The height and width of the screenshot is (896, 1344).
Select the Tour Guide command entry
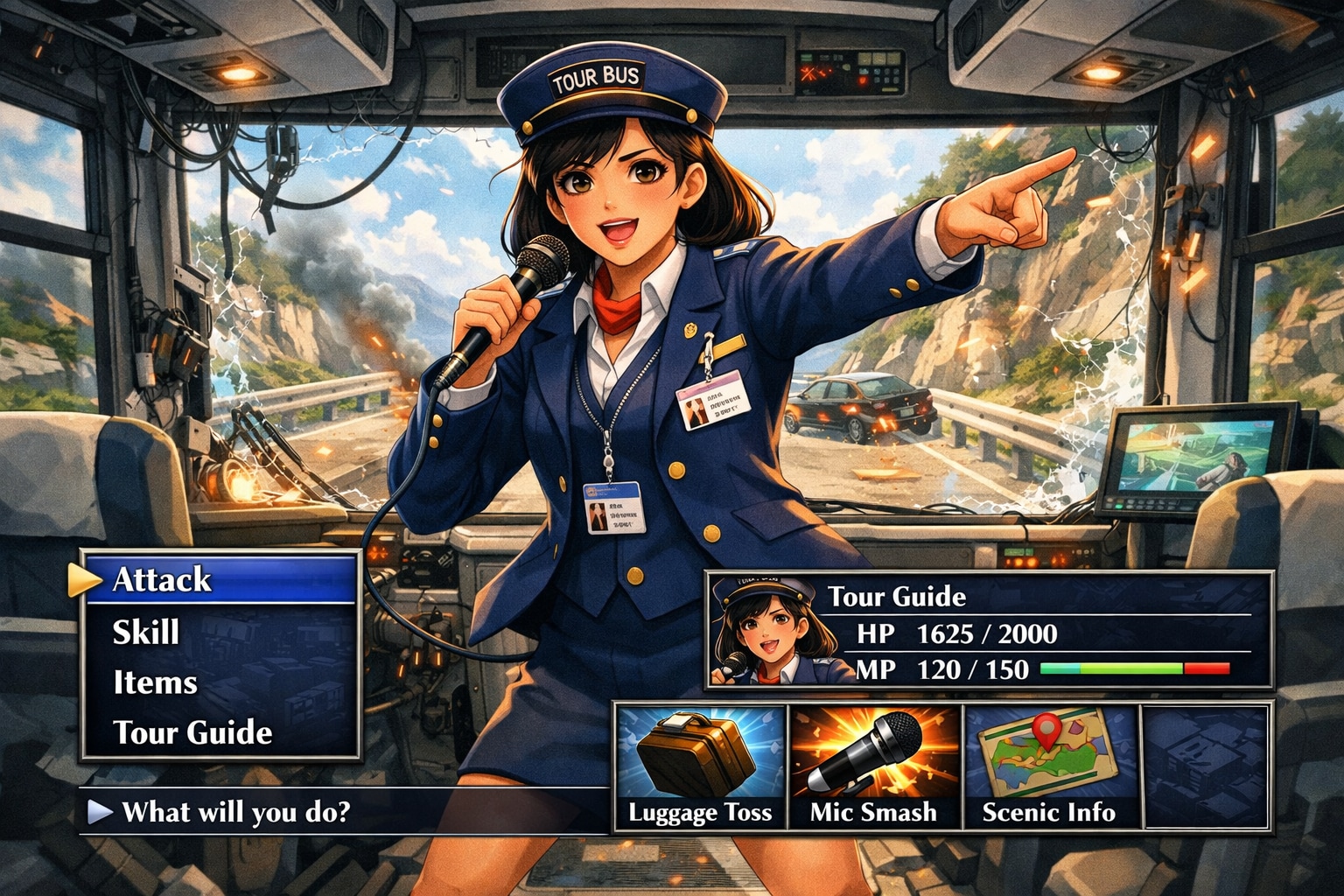pos(192,732)
